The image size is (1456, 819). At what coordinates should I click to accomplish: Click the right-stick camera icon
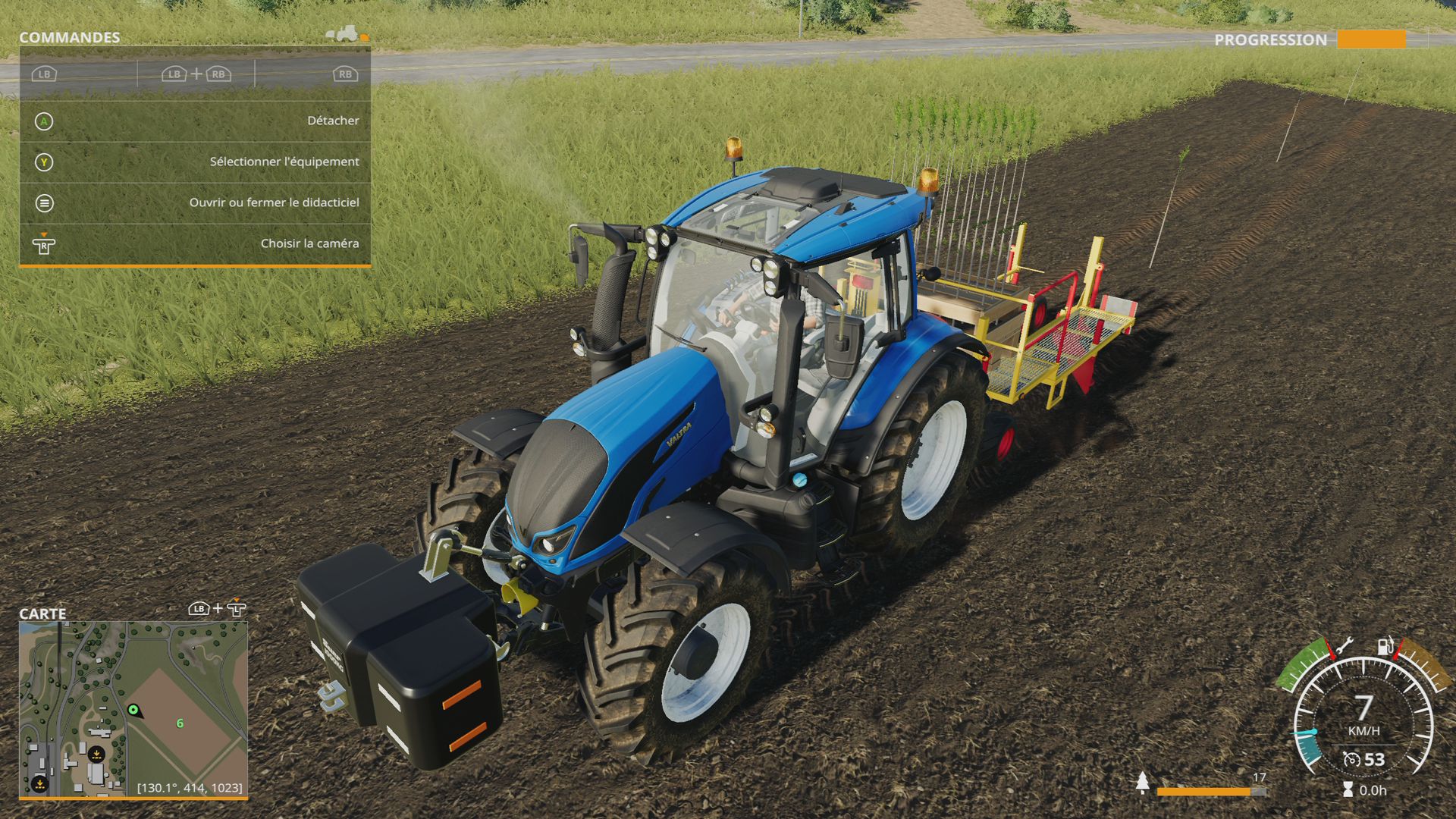(x=44, y=244)
